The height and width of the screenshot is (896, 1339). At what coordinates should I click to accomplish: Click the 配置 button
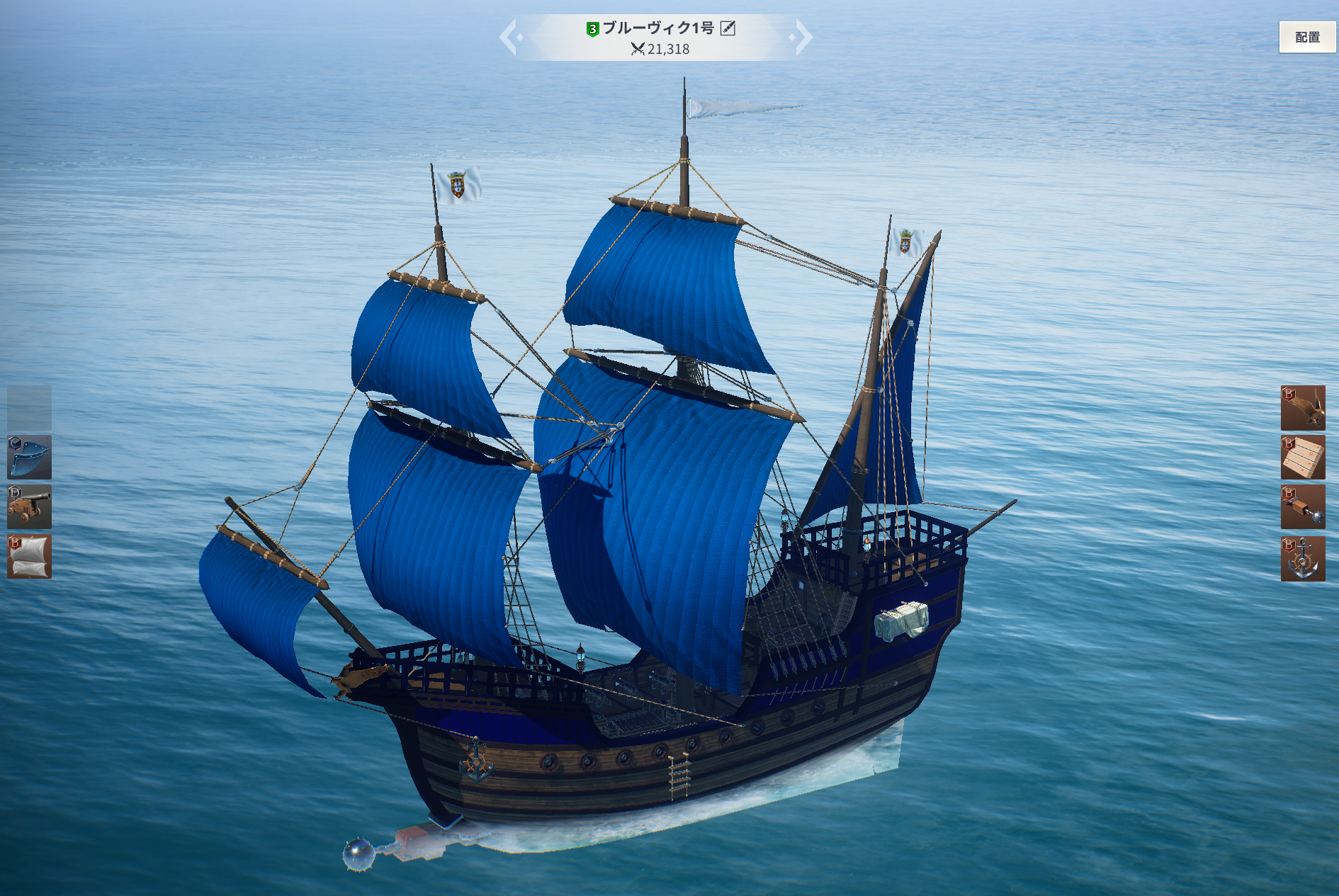(x=1307, y=38)
